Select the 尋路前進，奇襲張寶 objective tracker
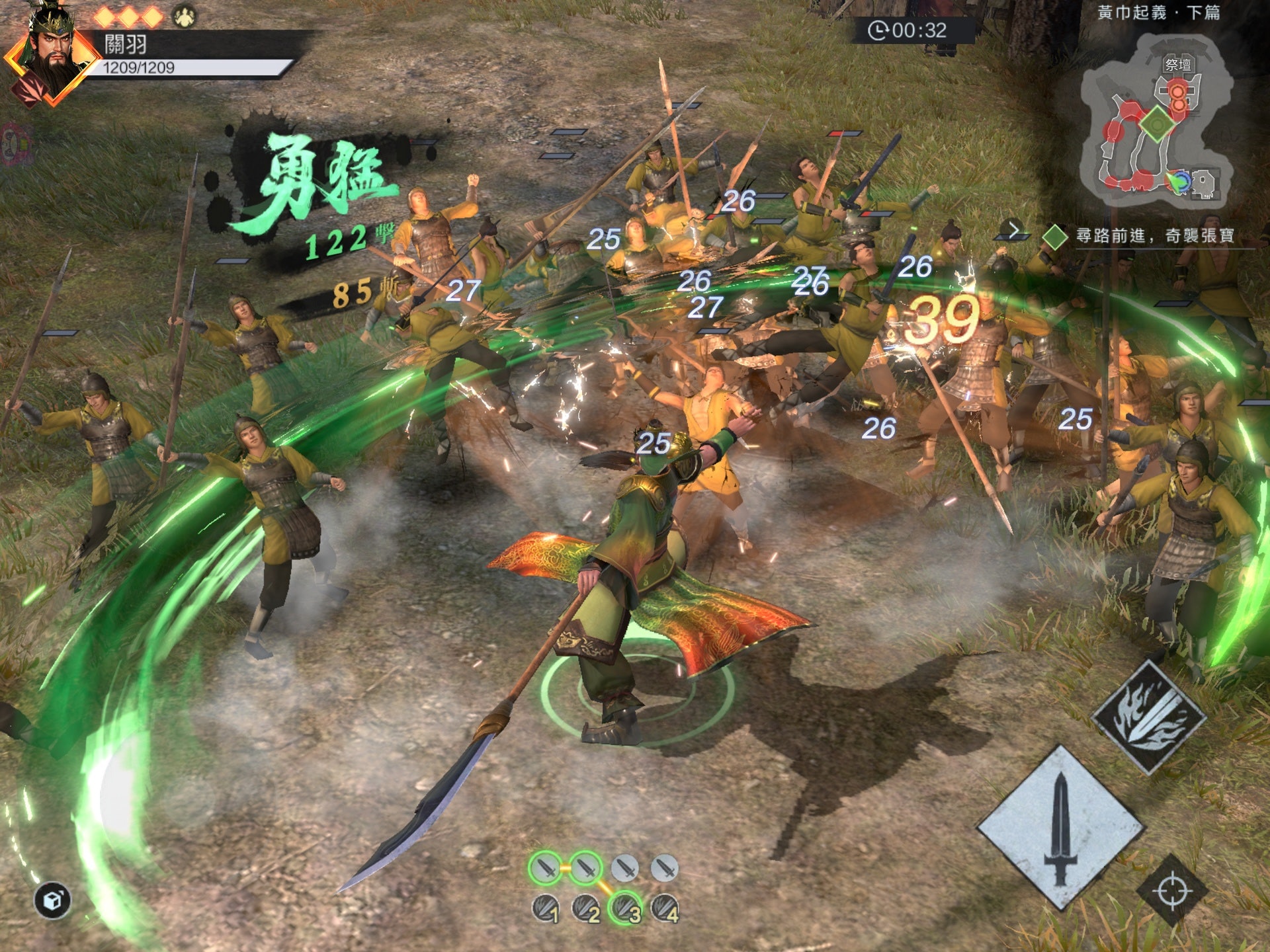The height and width of the screenshot is (952, 1270). tap(1154, 236)
